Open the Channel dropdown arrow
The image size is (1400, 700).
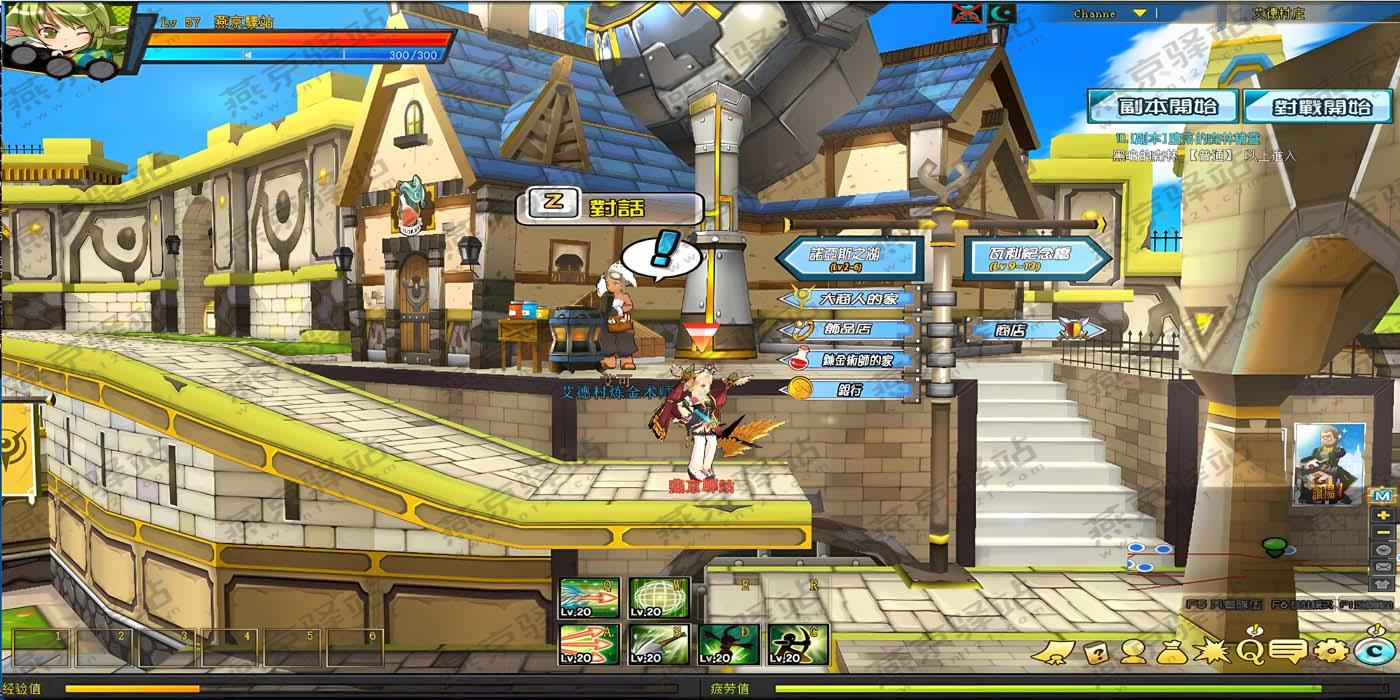(x=1139, y=14)
